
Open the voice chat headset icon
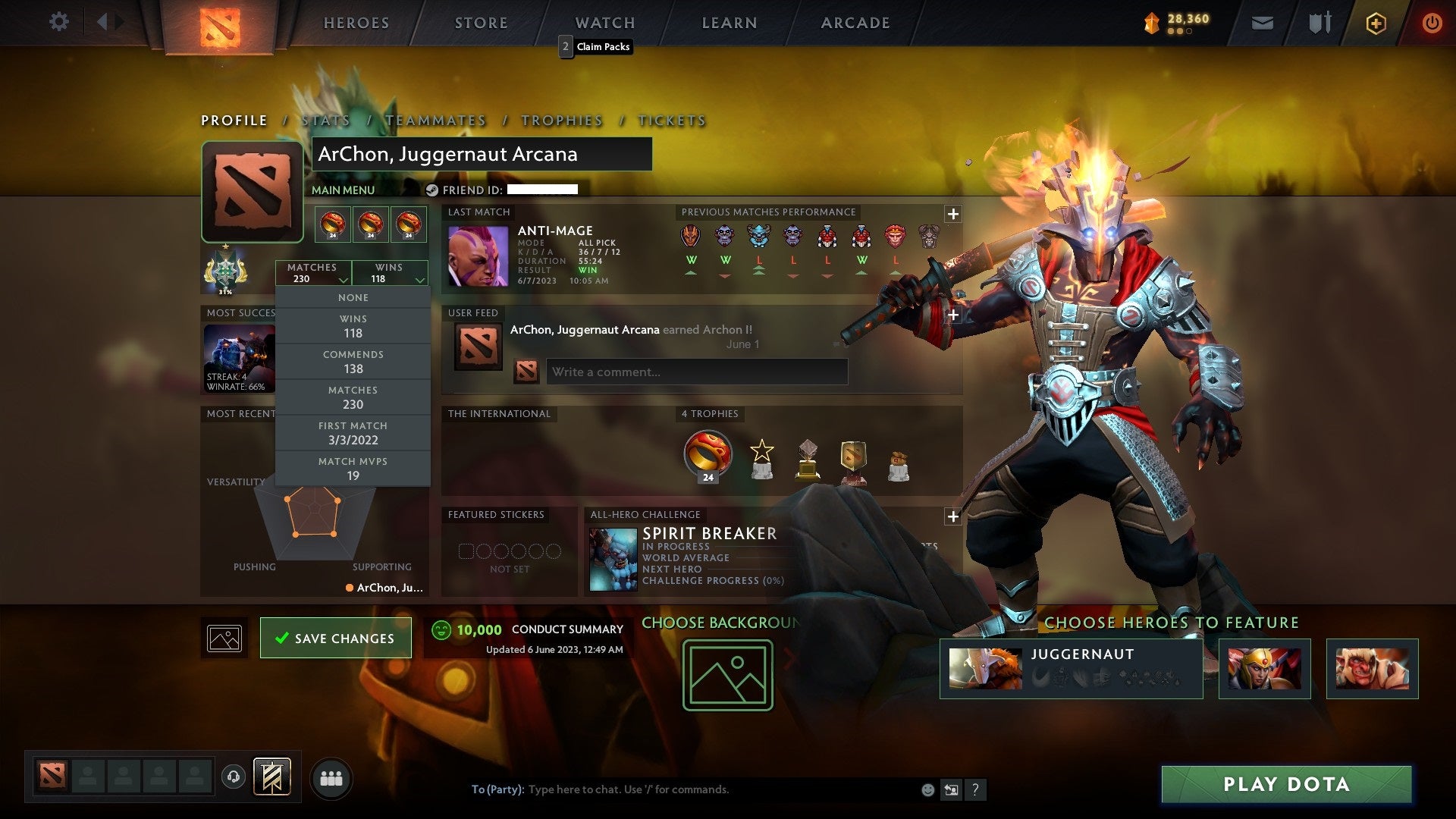pyautogui.click(x=233, y=777)
